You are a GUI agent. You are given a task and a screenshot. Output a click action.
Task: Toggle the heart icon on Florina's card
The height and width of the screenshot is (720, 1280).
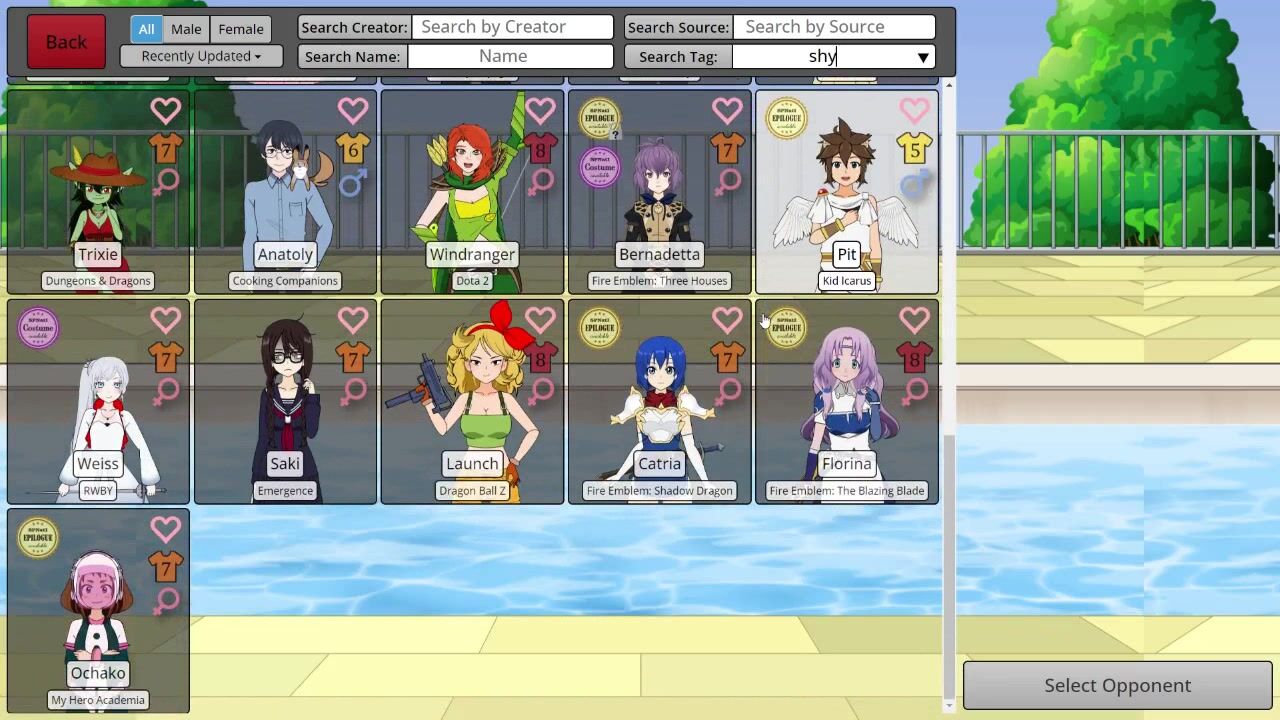pos(914,320)
